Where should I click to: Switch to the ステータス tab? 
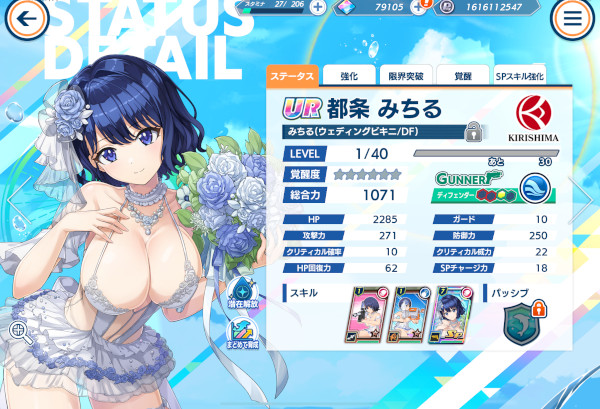(292, 76)
